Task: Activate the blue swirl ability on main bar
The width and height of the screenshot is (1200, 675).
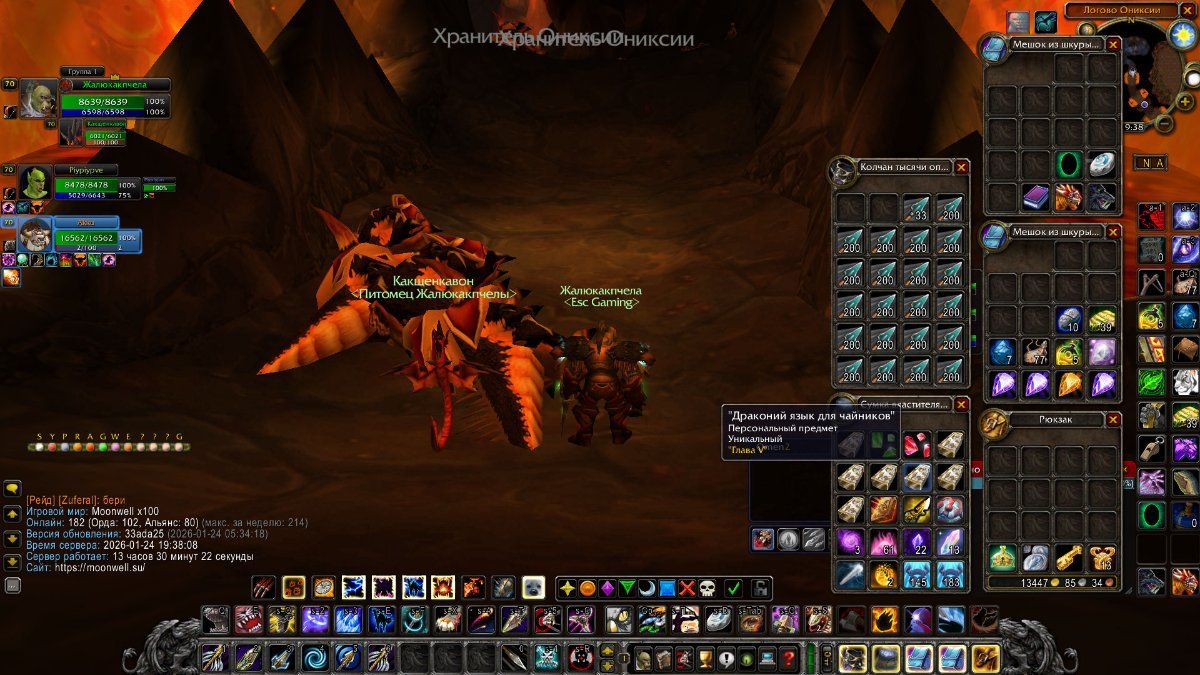Action: (x=315, y=659)
